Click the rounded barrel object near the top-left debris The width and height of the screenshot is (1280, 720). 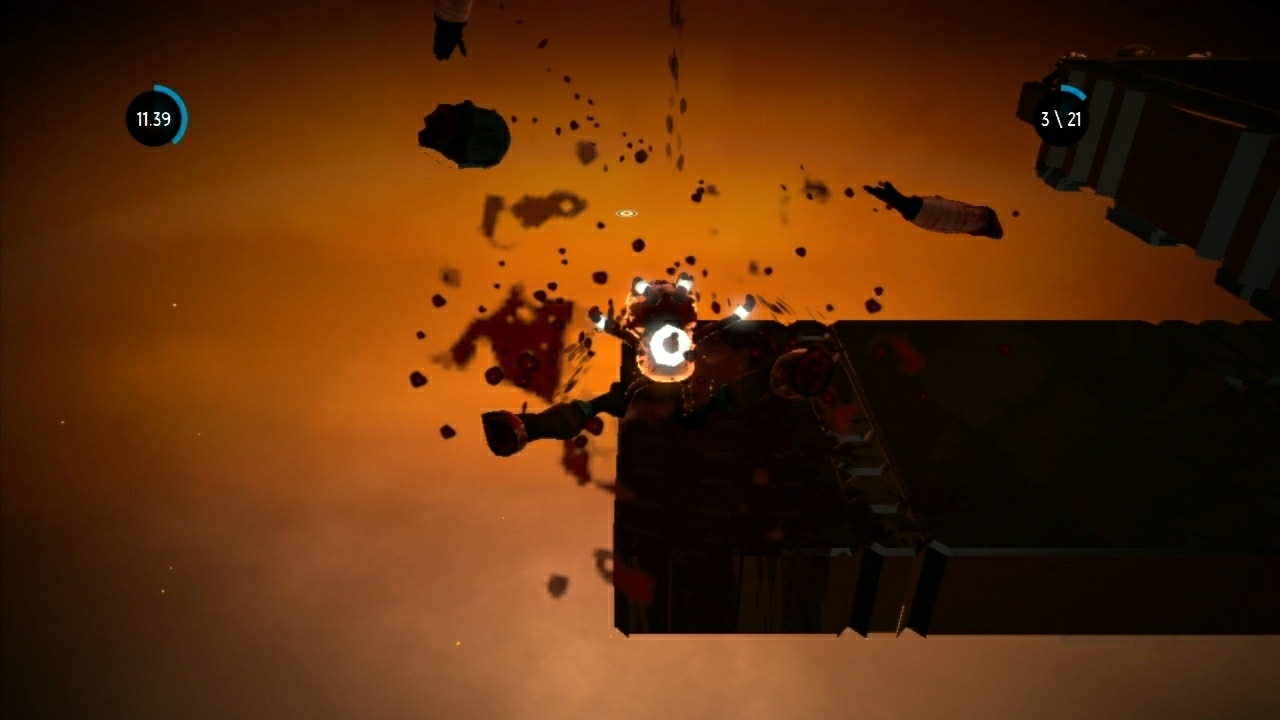(465, 135)
